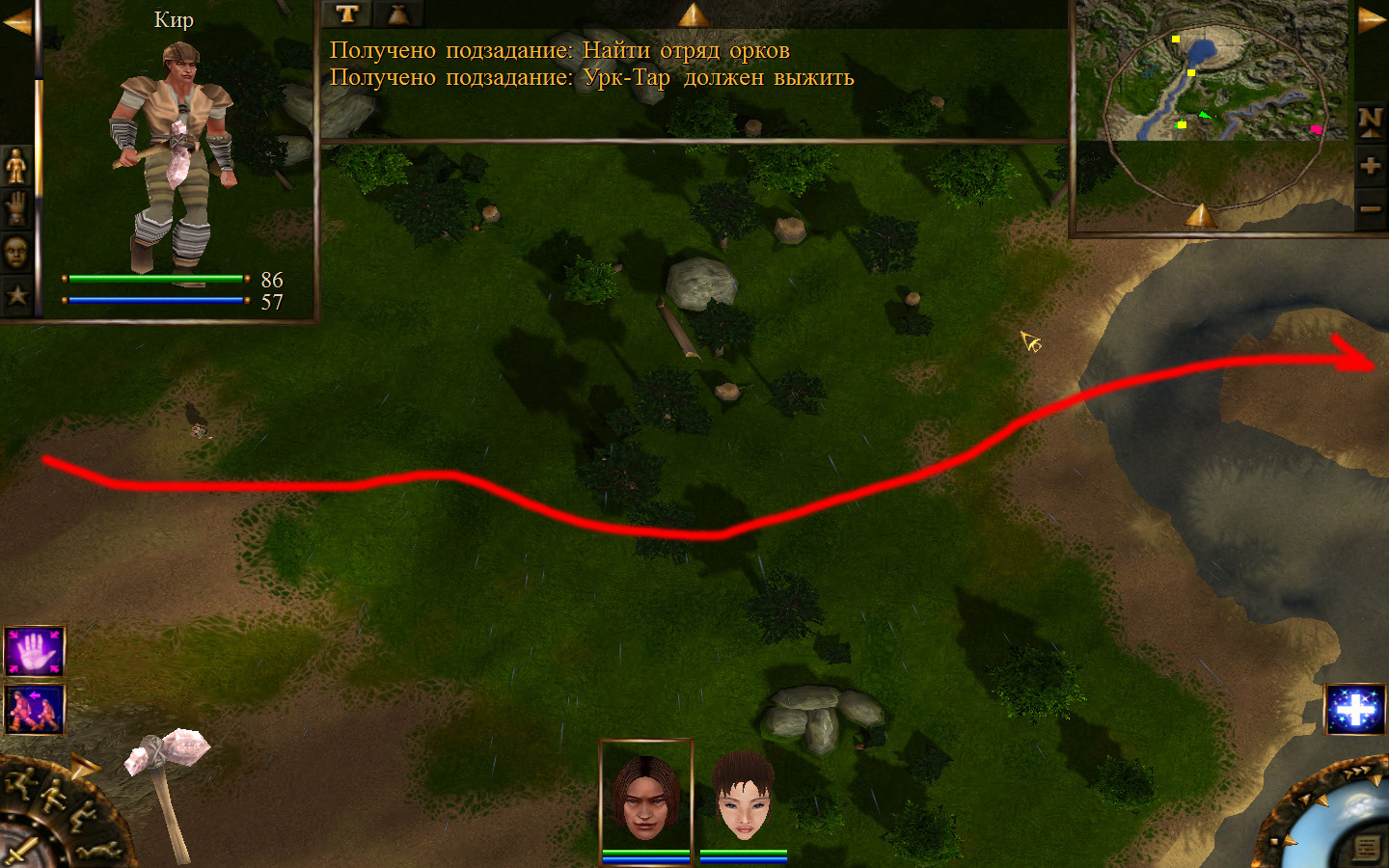This screenshot has width=1389, height=868.
Task: Open the star icon panel
Action: (16, 295)
